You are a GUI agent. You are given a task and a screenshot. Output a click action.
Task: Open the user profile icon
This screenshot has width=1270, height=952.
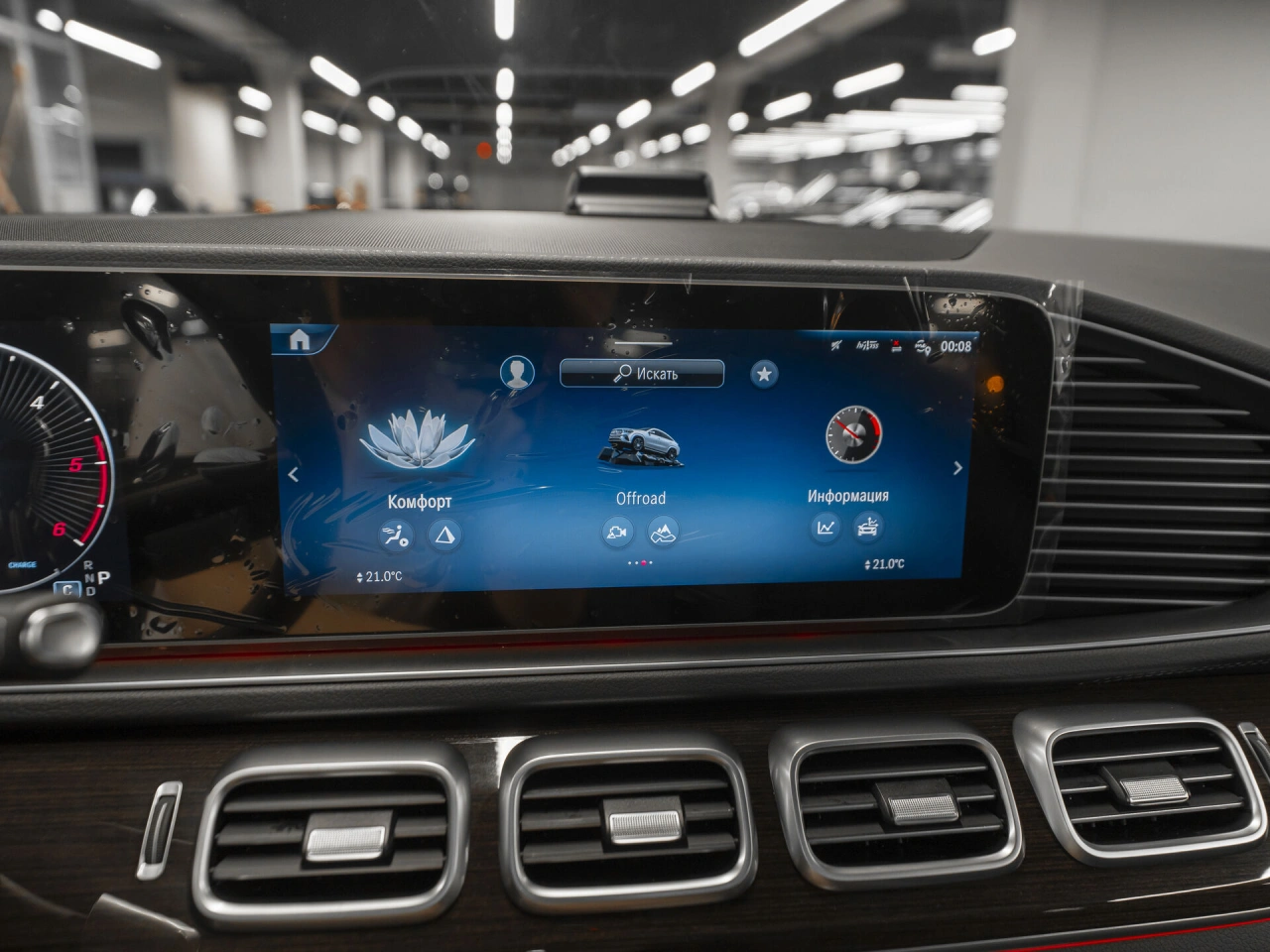[x=516, y=373]
